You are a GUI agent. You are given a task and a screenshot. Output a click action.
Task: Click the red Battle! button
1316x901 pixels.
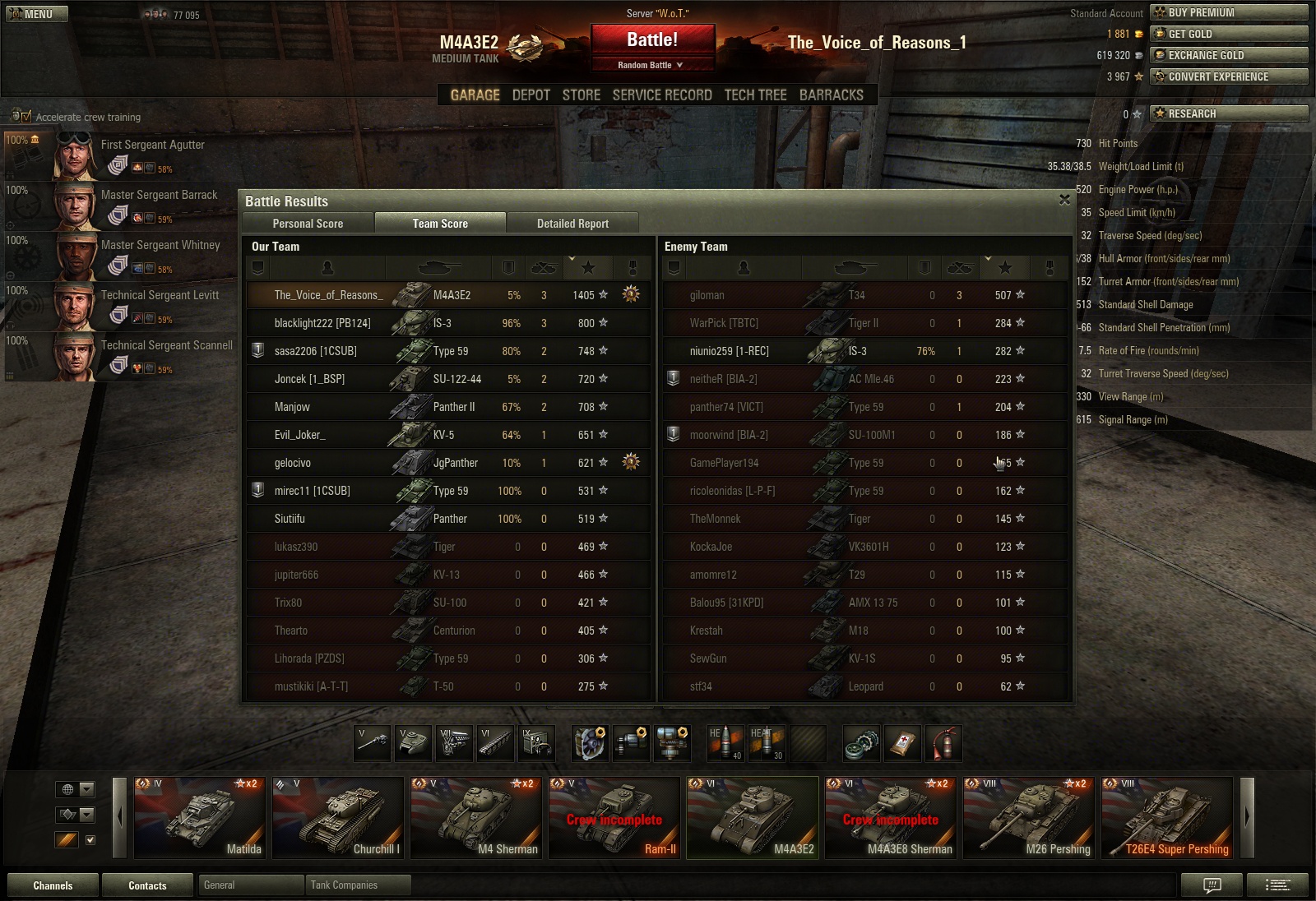tap(651, 40)
